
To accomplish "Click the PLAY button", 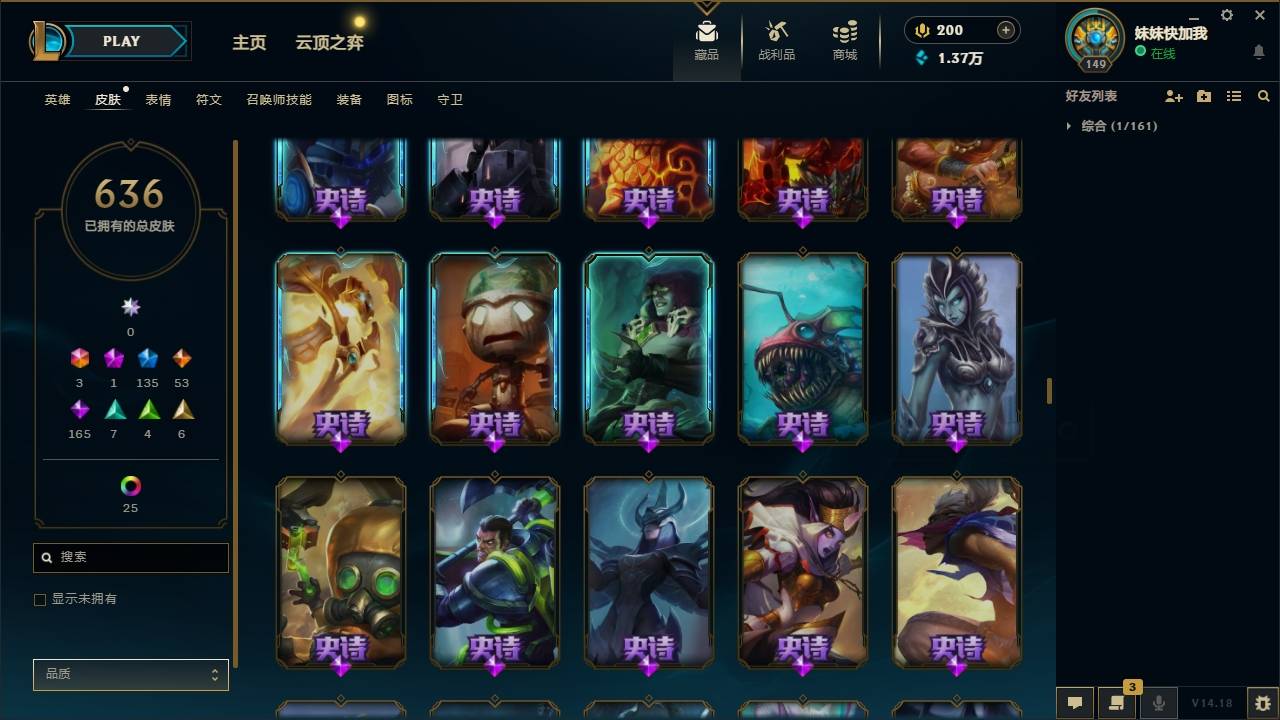I will click(121, 41).
